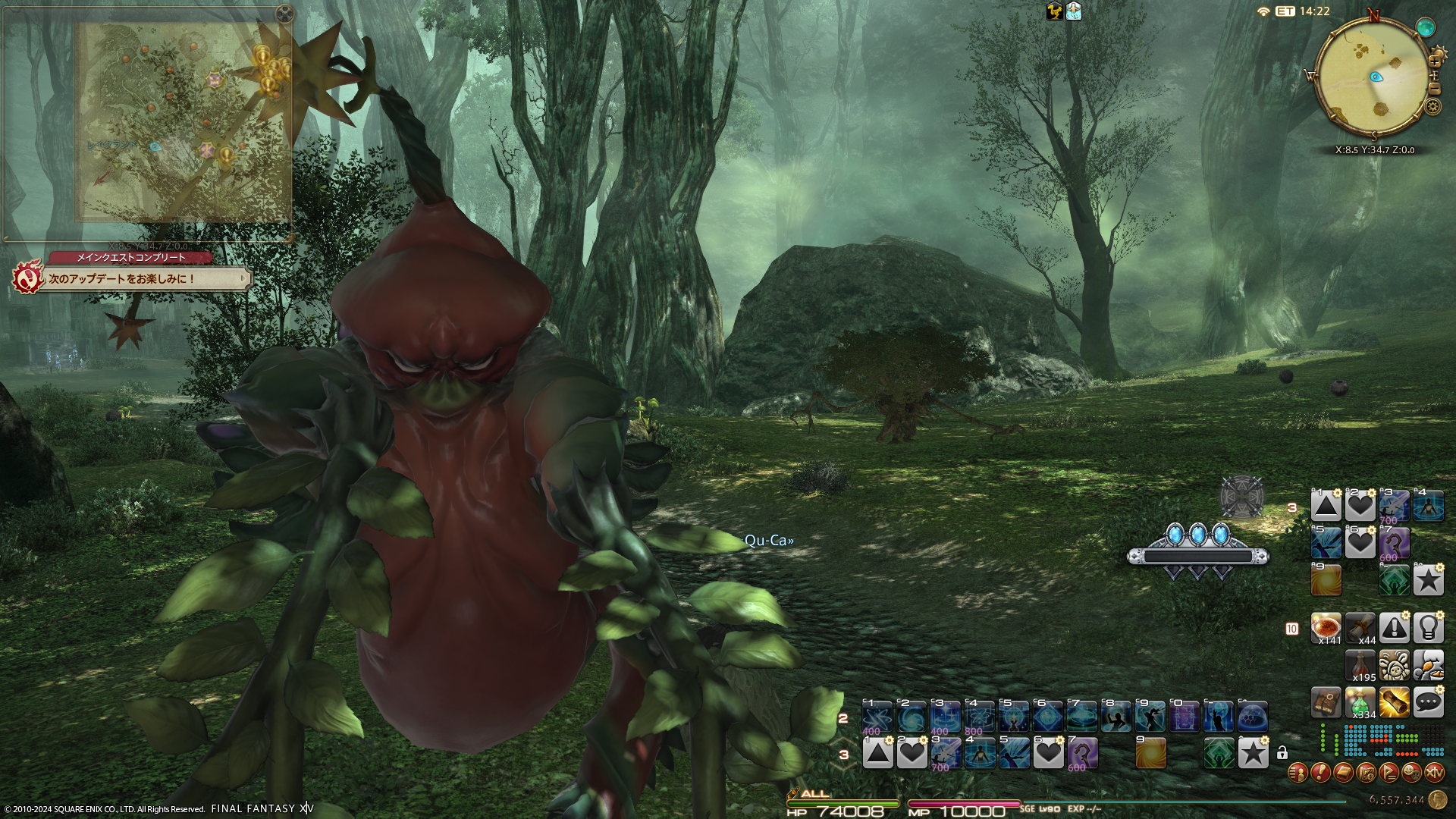This screenshot has width=1456, height=819.
Task: Activate the honeycomb dome barrier ability
Action: pyautogui.click(x=1253, y=717)
